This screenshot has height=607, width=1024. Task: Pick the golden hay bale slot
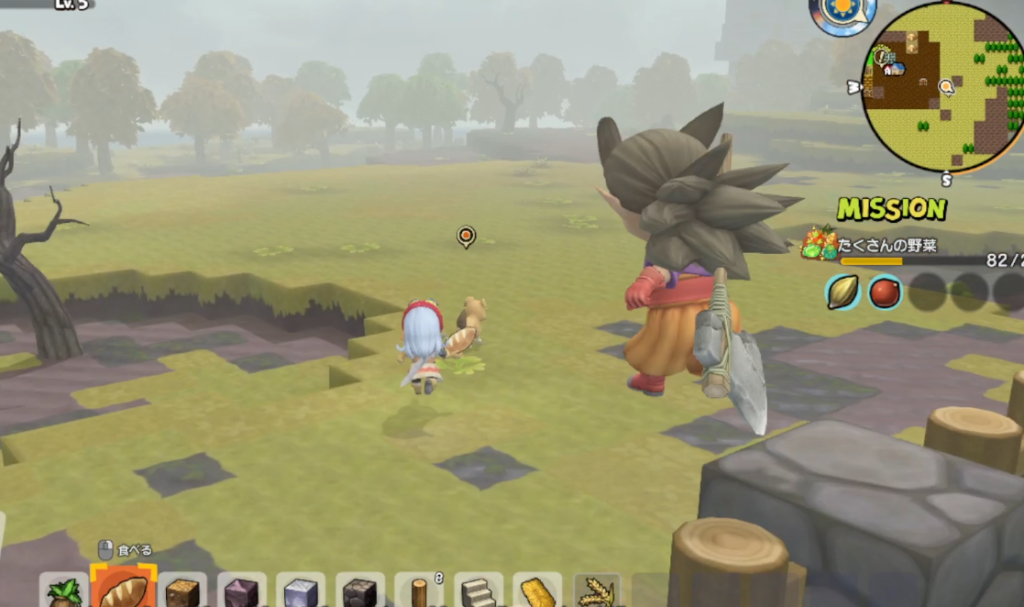tap(537, 592)
